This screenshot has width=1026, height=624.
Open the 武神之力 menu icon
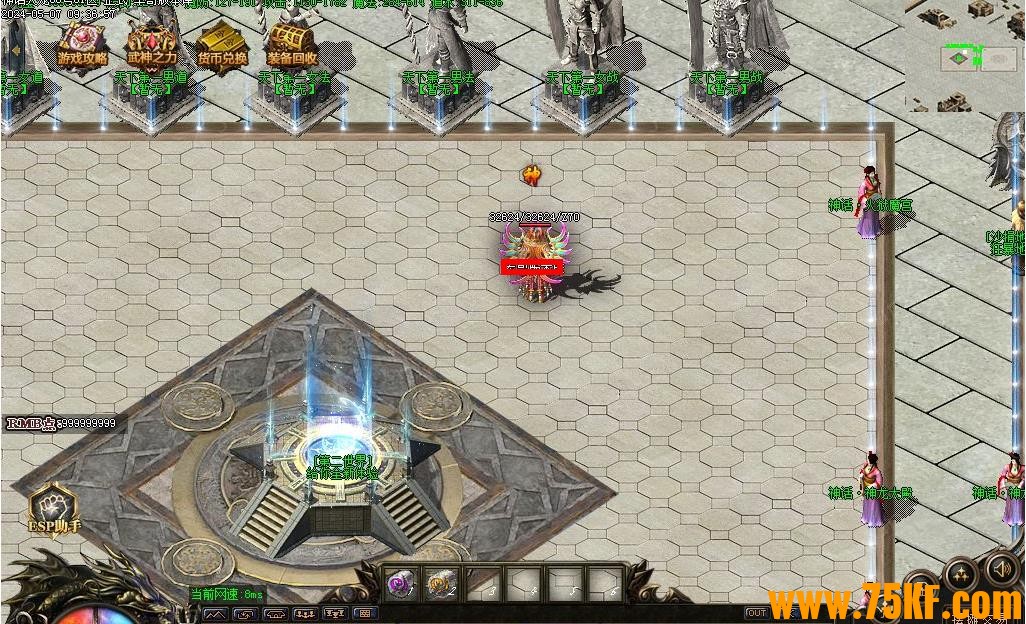(x=151, y=43)
